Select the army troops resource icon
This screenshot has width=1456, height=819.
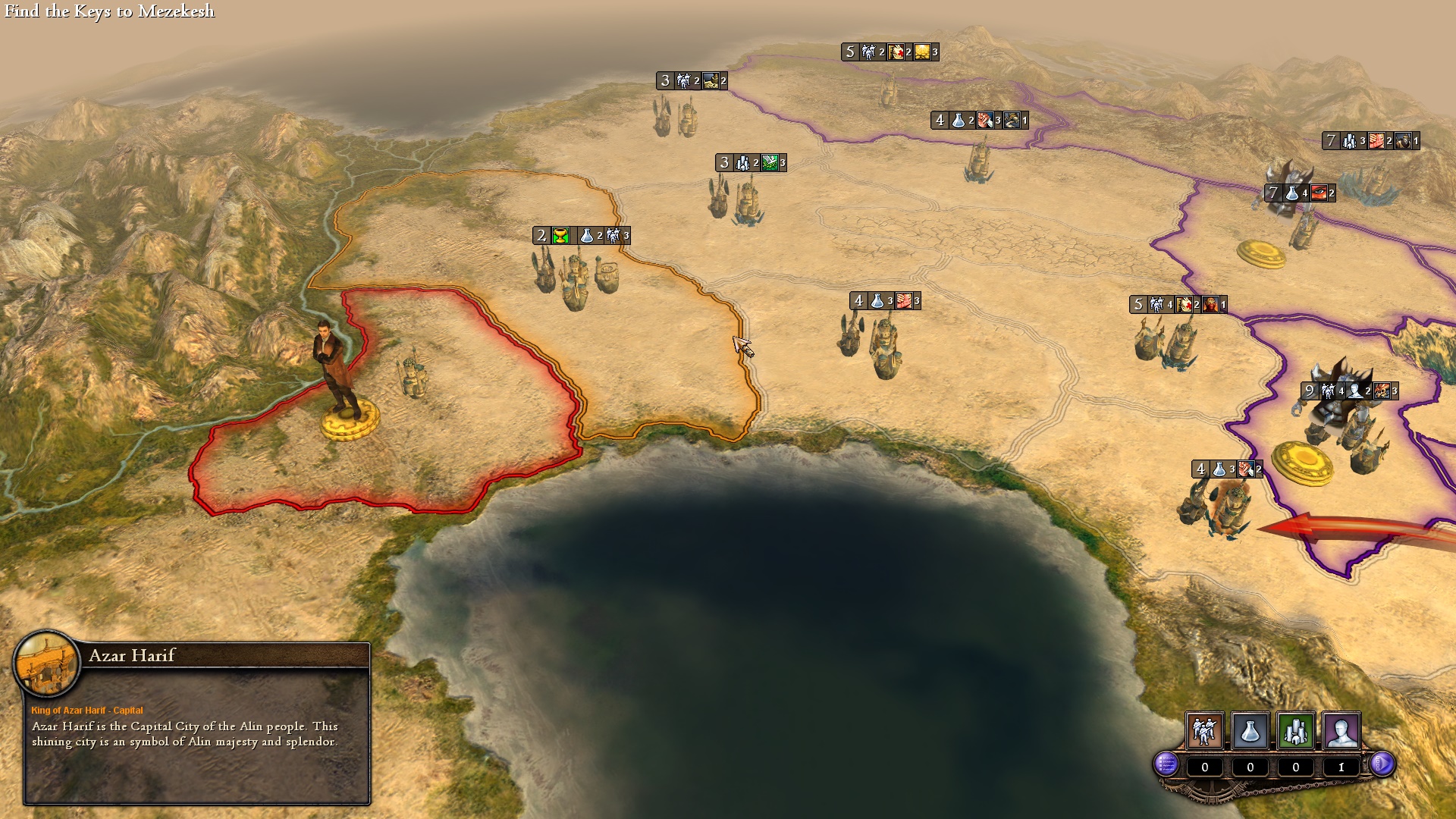coord(1204,731)
